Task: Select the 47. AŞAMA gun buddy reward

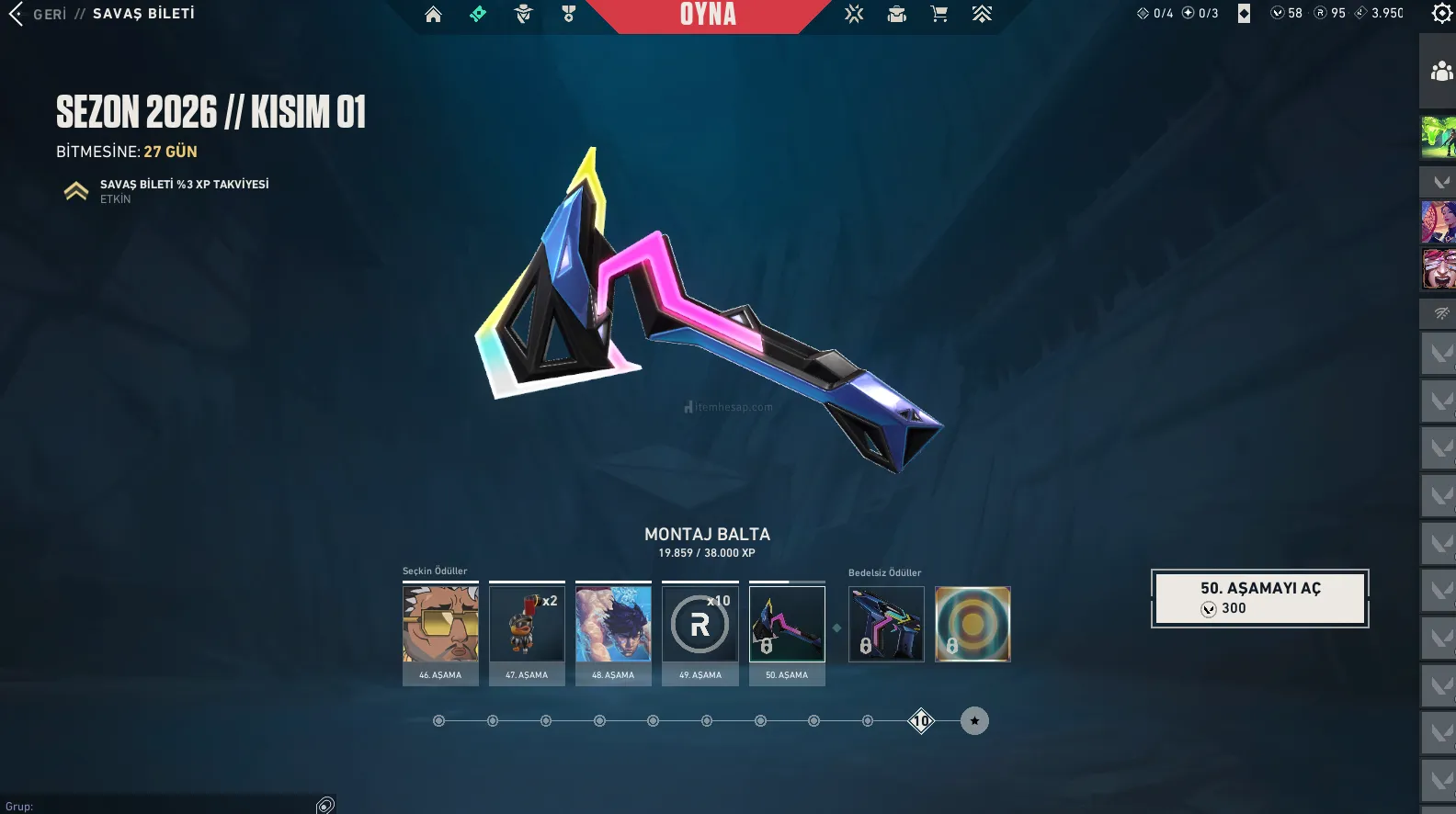Action: [x=527, y=625]
